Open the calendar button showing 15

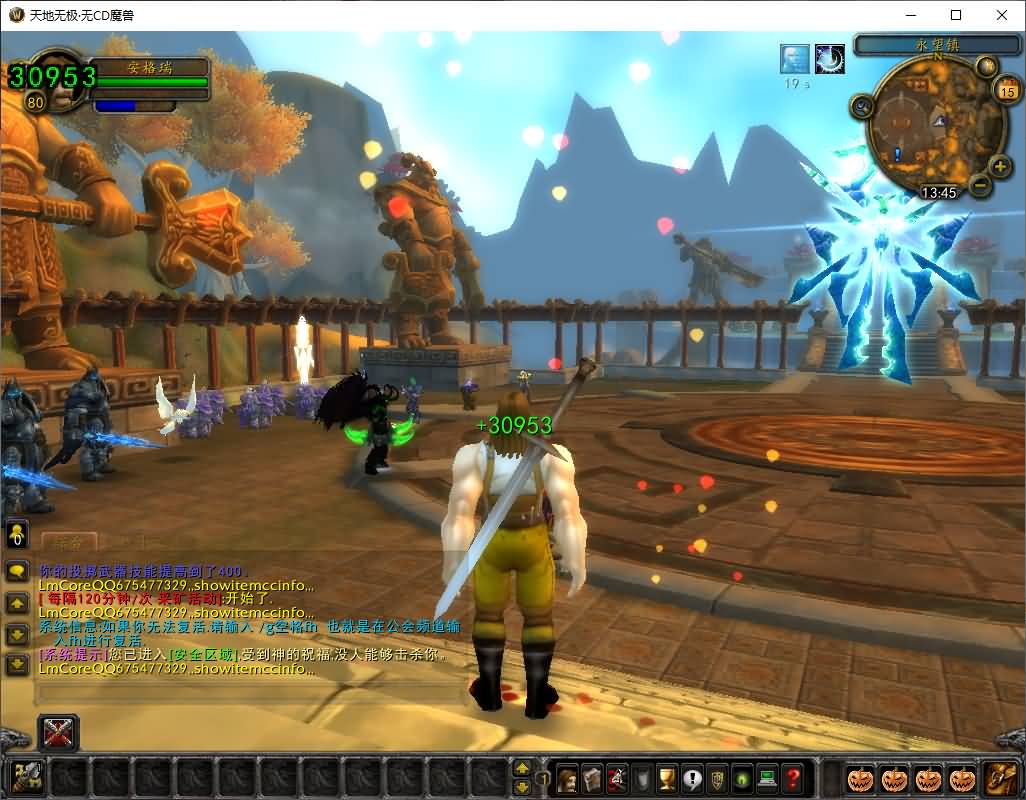pyautogui.click(x=1007, y=91)
